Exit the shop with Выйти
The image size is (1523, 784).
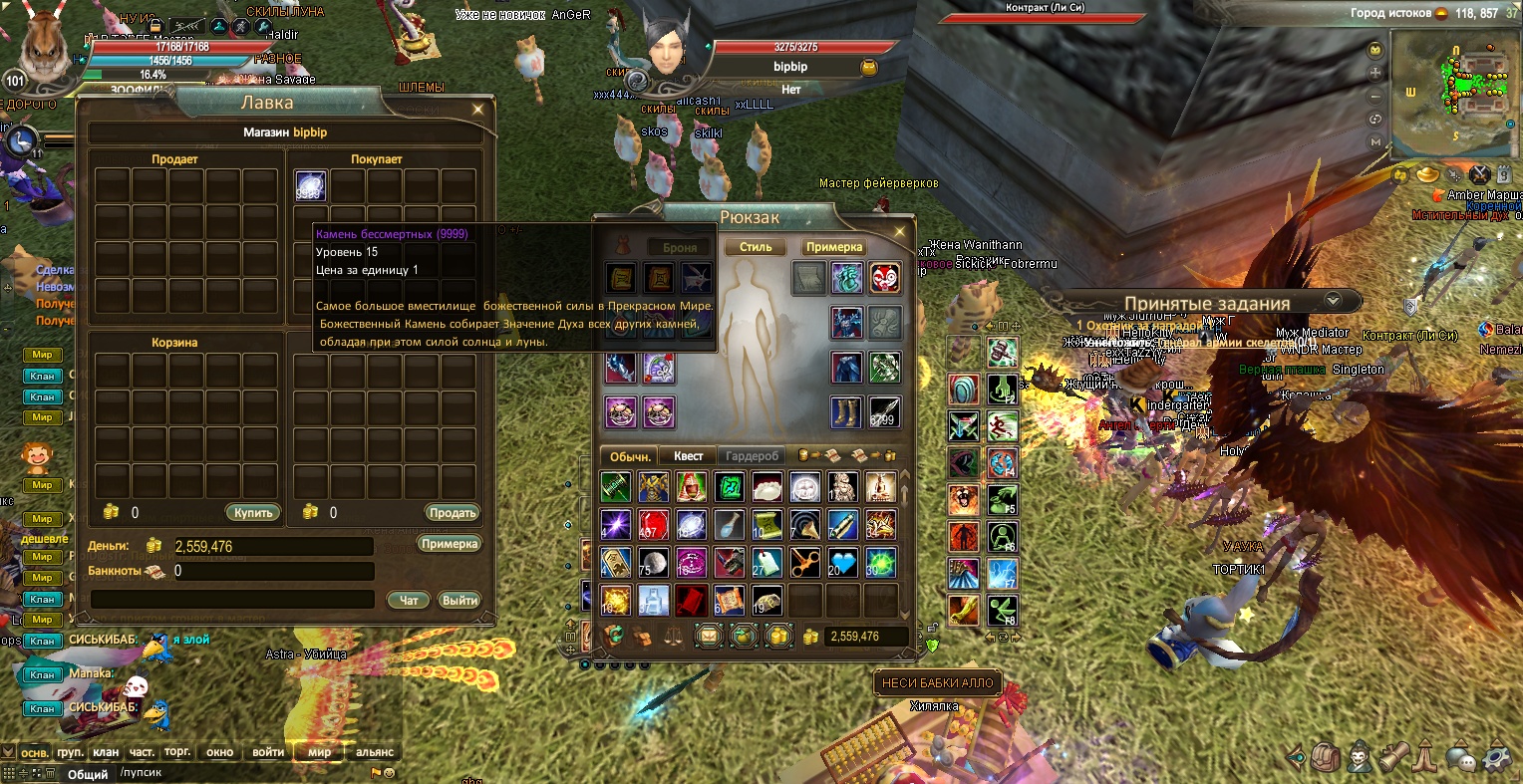point(459,600)
